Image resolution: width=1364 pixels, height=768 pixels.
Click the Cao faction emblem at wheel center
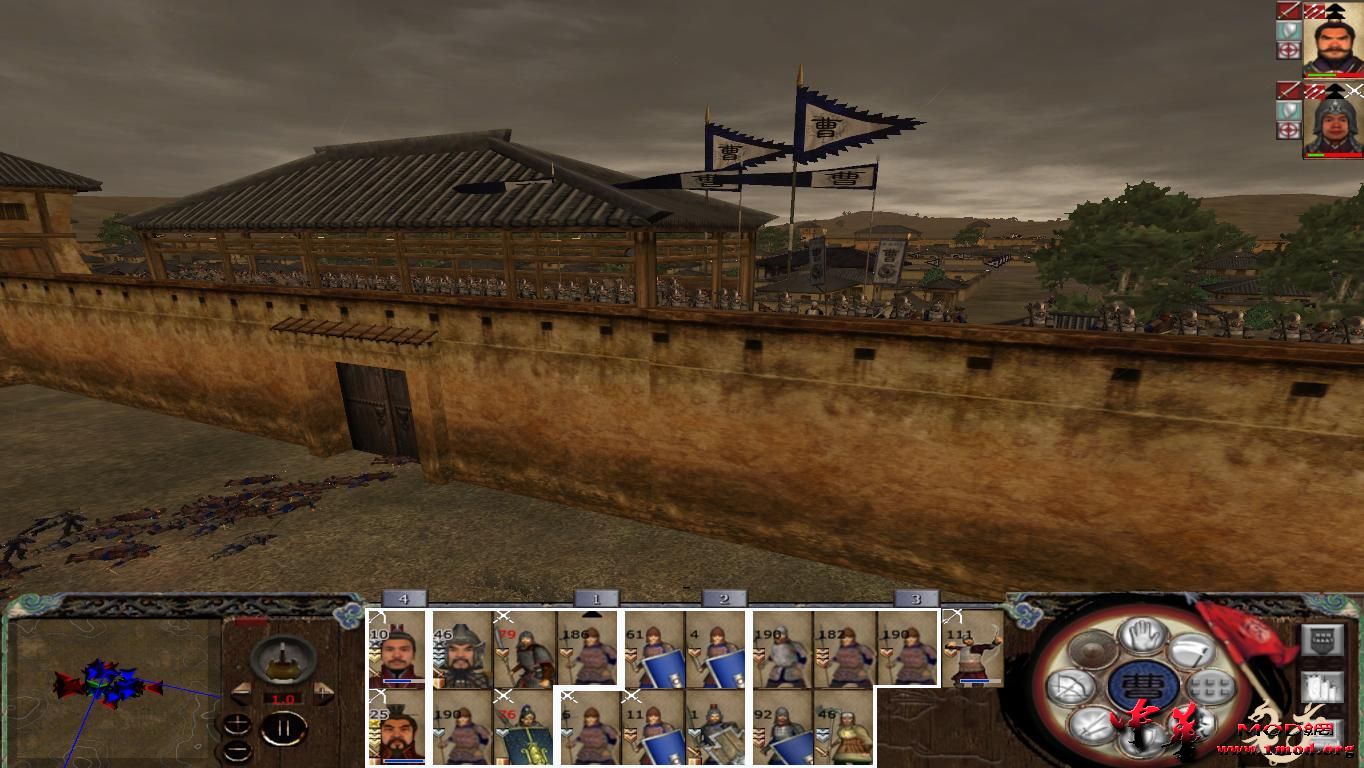(1145, 685)
